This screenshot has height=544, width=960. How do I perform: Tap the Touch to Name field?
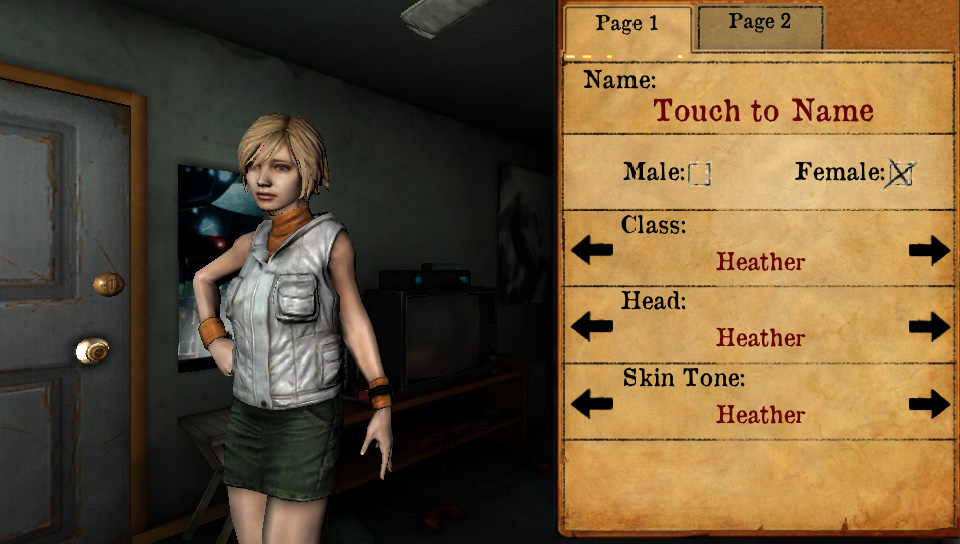(763, 111)
